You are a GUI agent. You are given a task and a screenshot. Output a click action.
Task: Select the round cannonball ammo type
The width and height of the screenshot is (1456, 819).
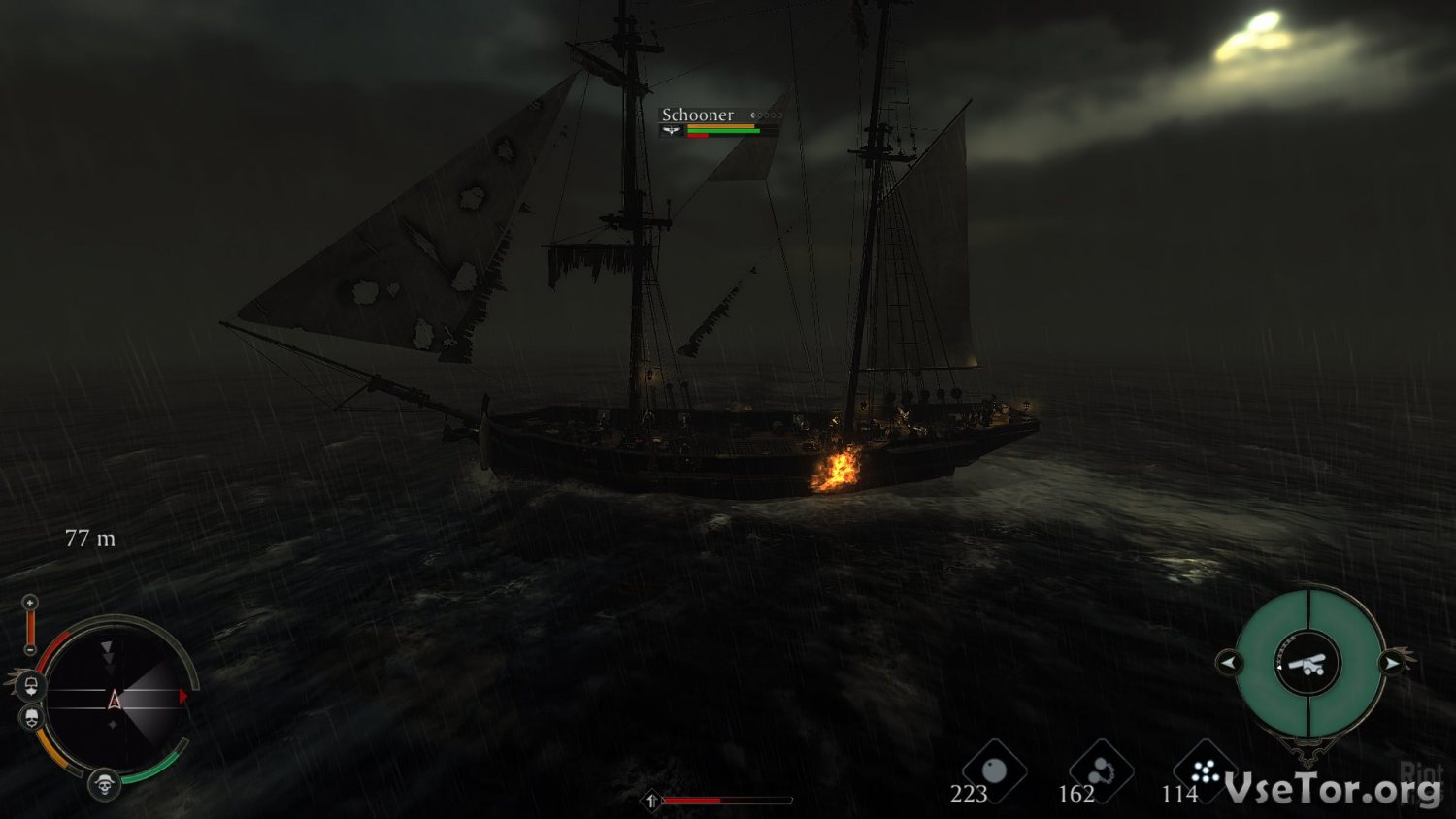pyautogui.click(x=994, y=771)
